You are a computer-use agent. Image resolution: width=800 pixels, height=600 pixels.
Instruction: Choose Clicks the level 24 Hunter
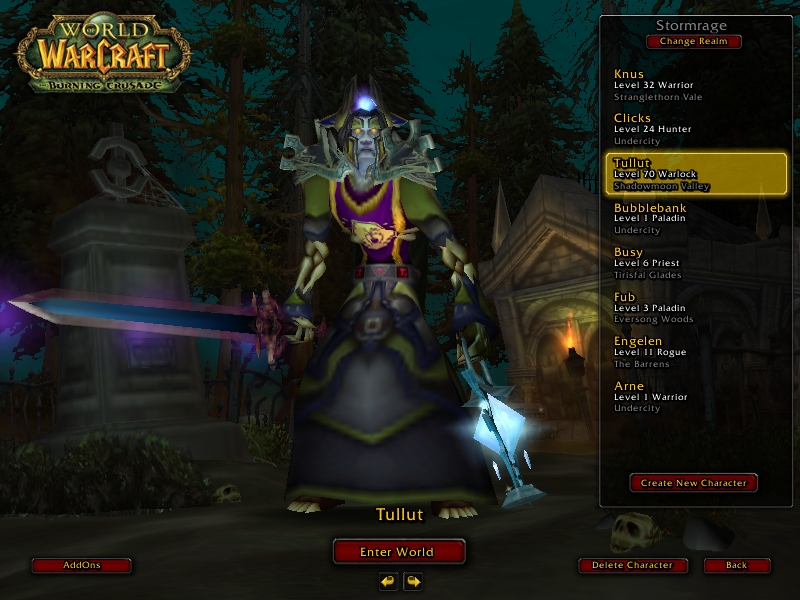point(696,129)
